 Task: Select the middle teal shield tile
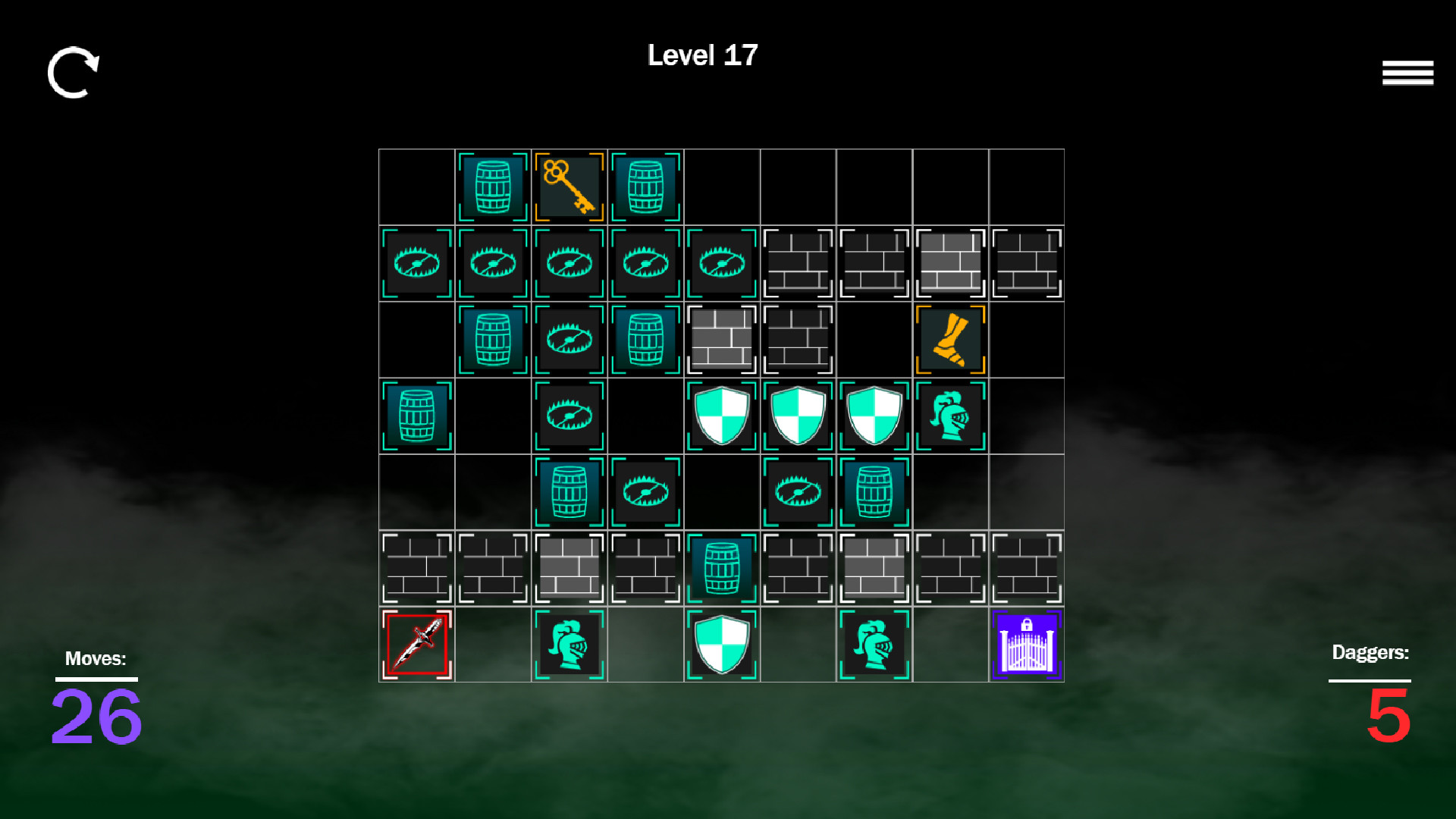(798, 415)
